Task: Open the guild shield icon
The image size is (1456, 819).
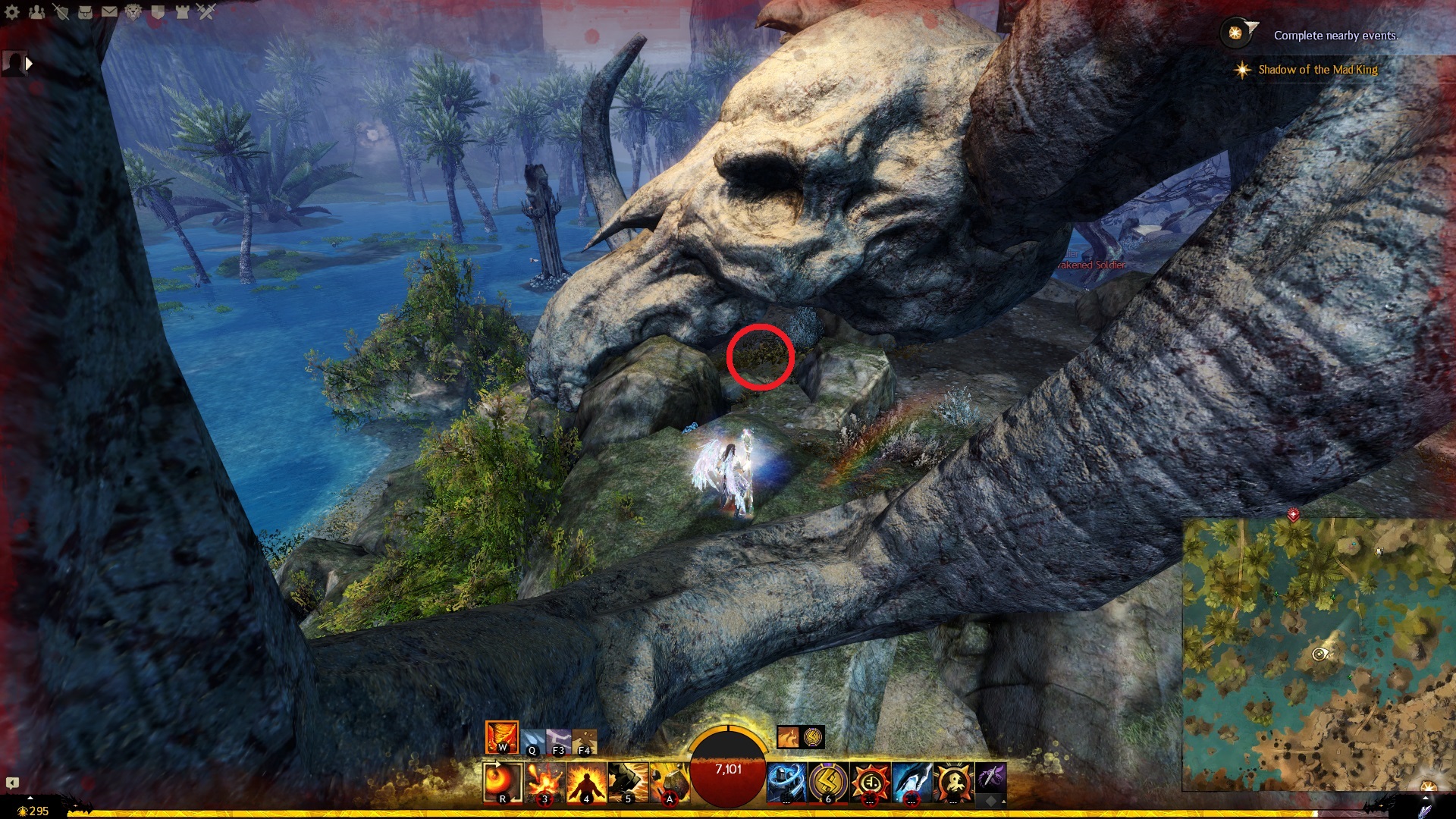Action: pos(158,12)
